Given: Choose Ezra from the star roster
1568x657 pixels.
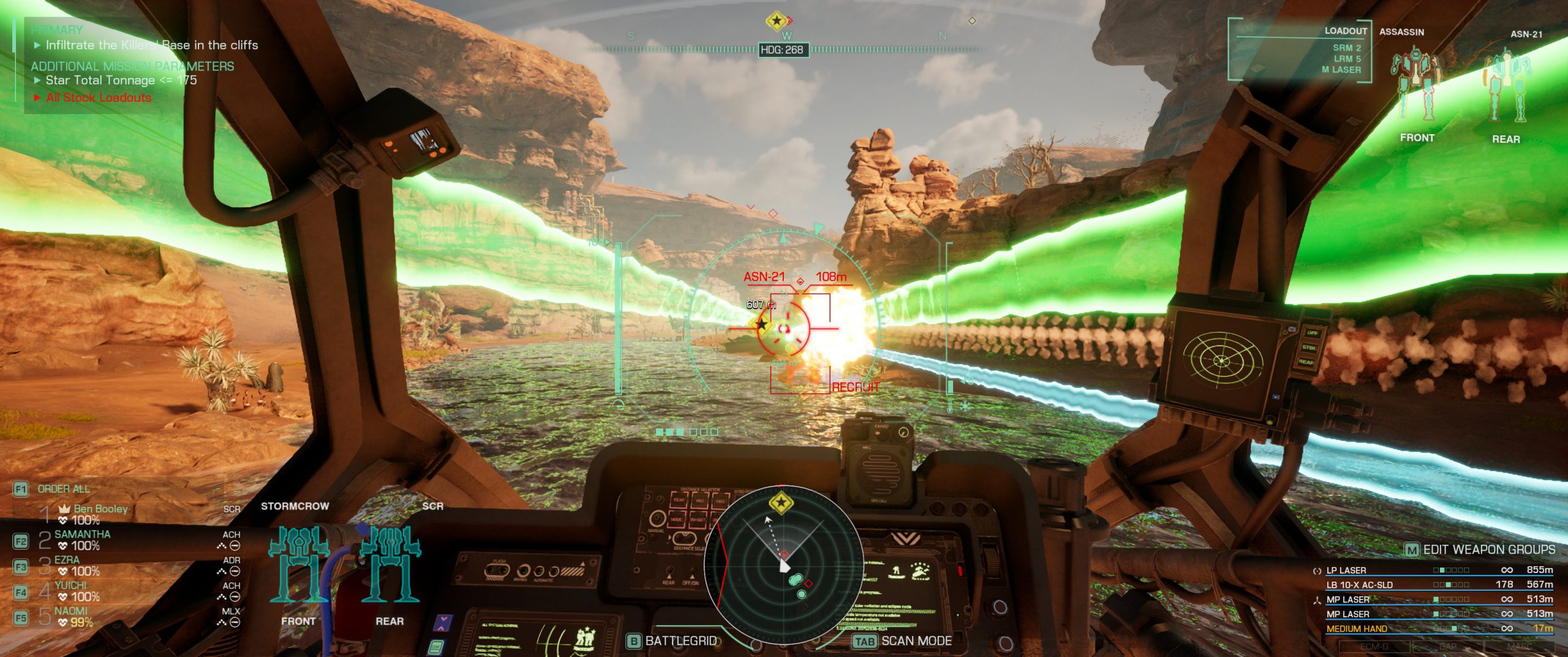Looking at the screenshot, I should (x=67, y=560).
